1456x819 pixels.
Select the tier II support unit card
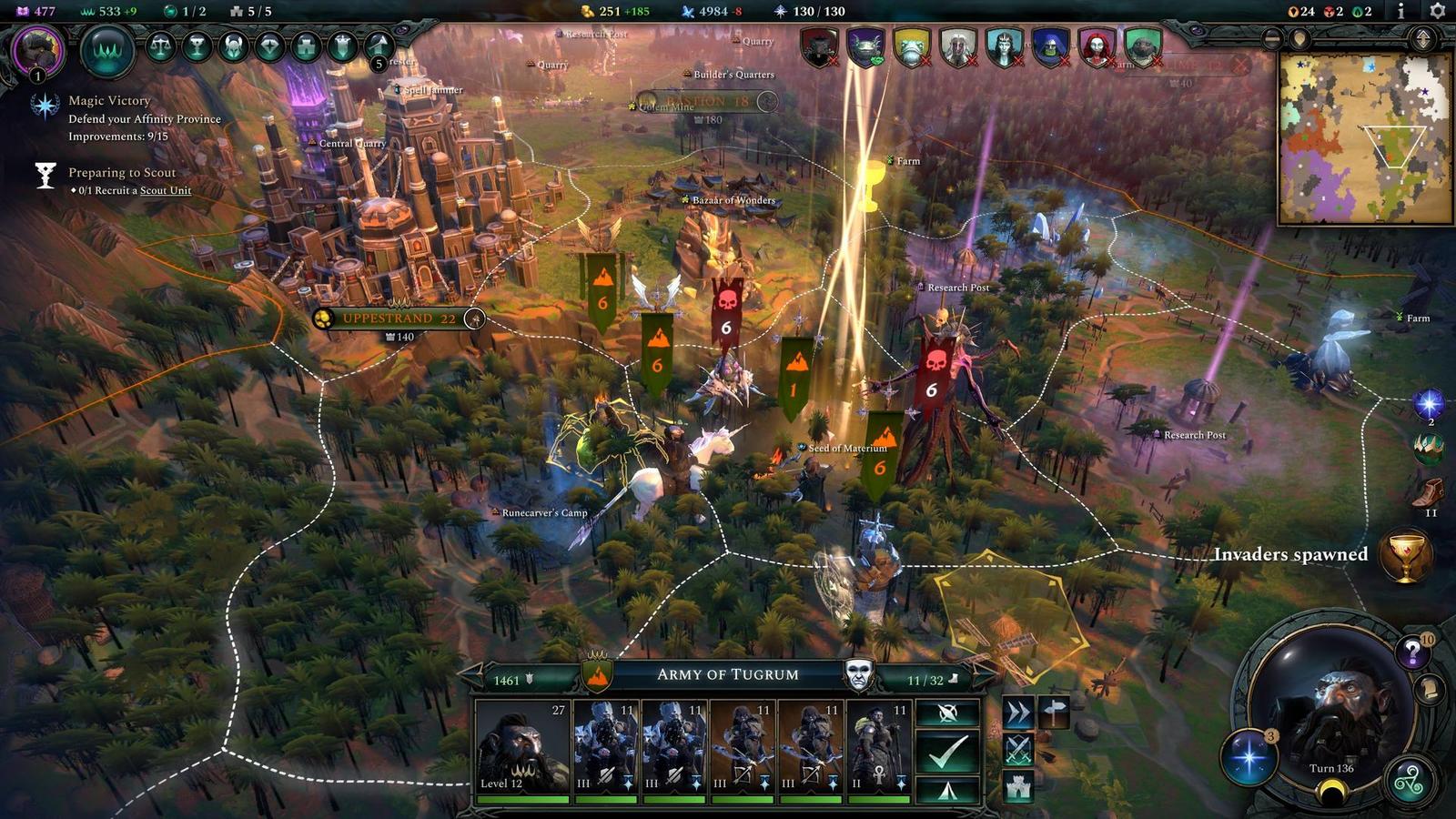(879, 746)
